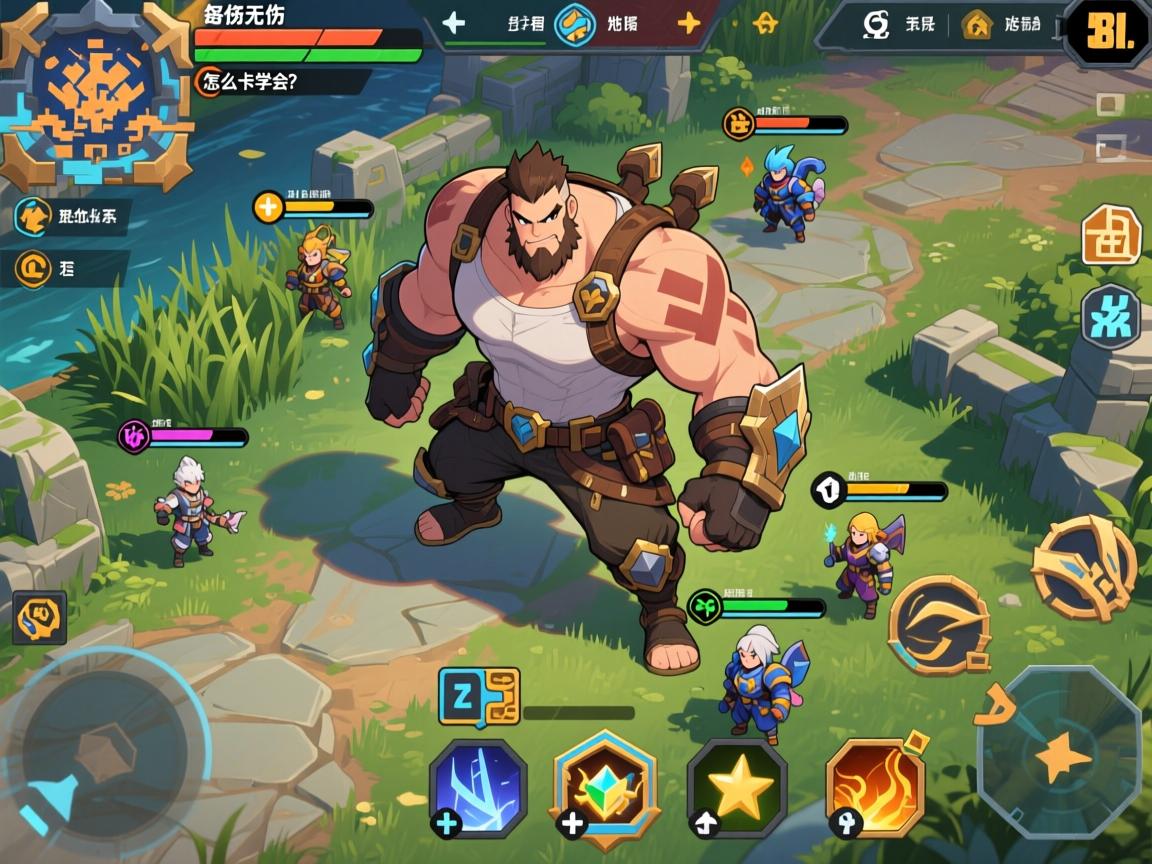This screenshot has width=1152, height=864.
Task: Select the blue hexagon rune button
Action: (x=1110, y=317)
